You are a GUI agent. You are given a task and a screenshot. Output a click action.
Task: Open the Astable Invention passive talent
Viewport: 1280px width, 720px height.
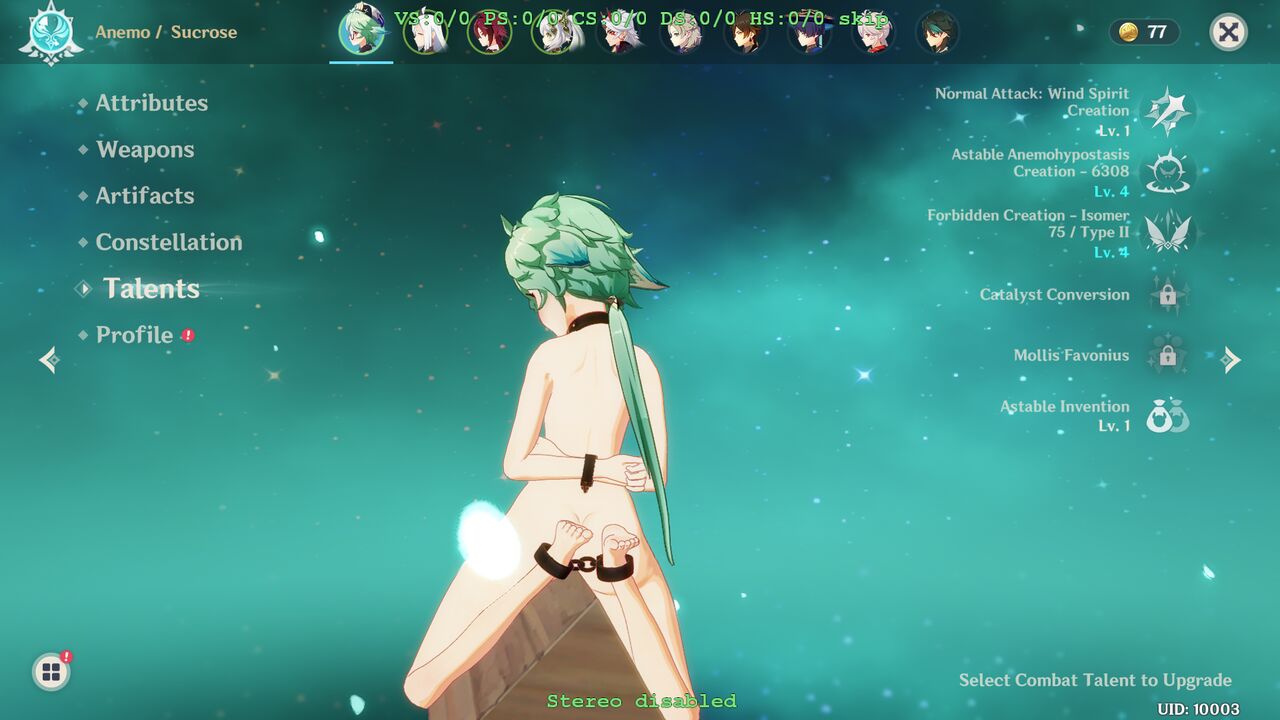(1166, 416)
